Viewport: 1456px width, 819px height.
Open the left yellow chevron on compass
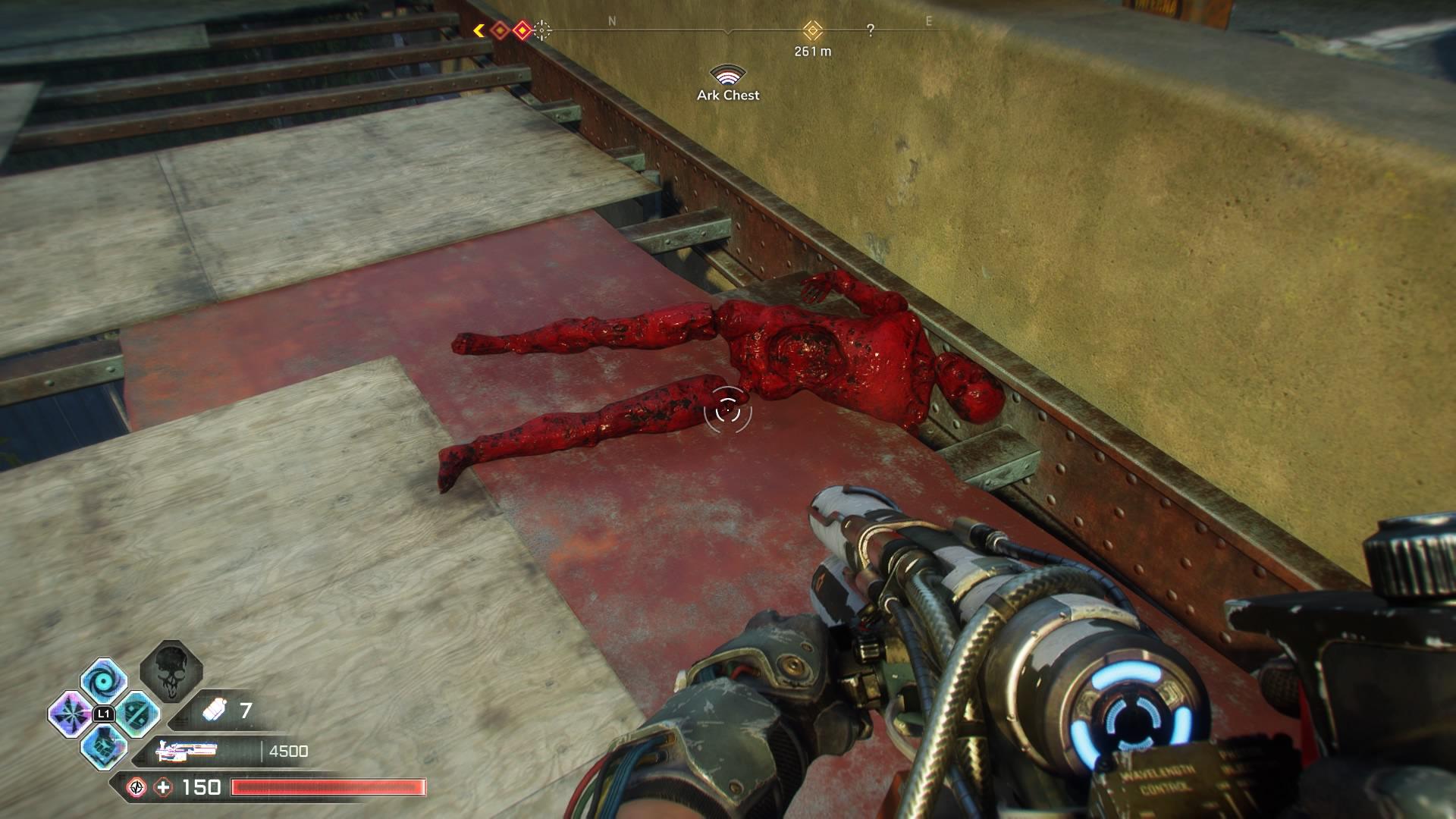click(479, 30)
